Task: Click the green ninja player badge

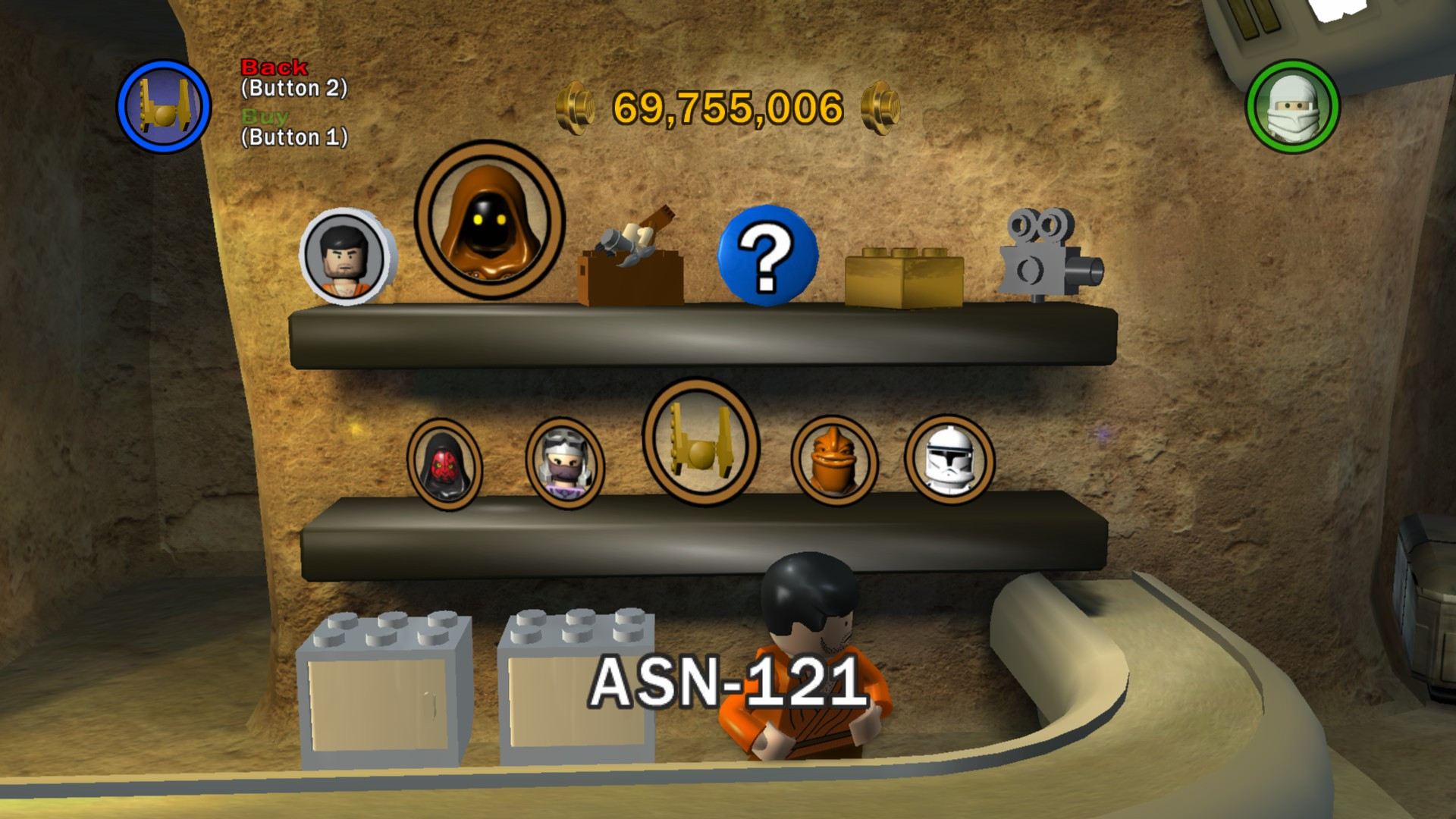Action: (x=1293, y=108)
